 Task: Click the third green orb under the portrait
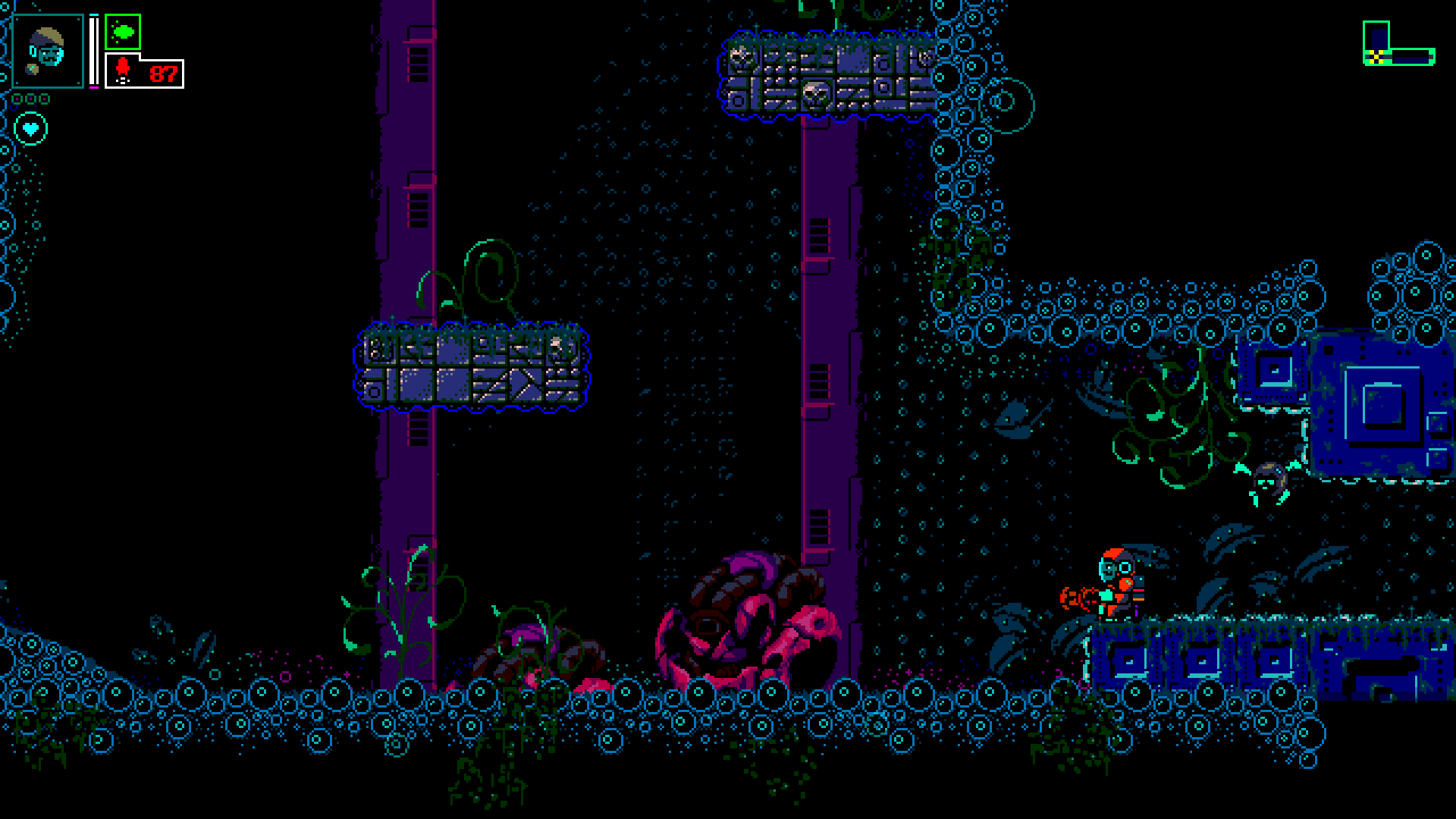[44, 99]
